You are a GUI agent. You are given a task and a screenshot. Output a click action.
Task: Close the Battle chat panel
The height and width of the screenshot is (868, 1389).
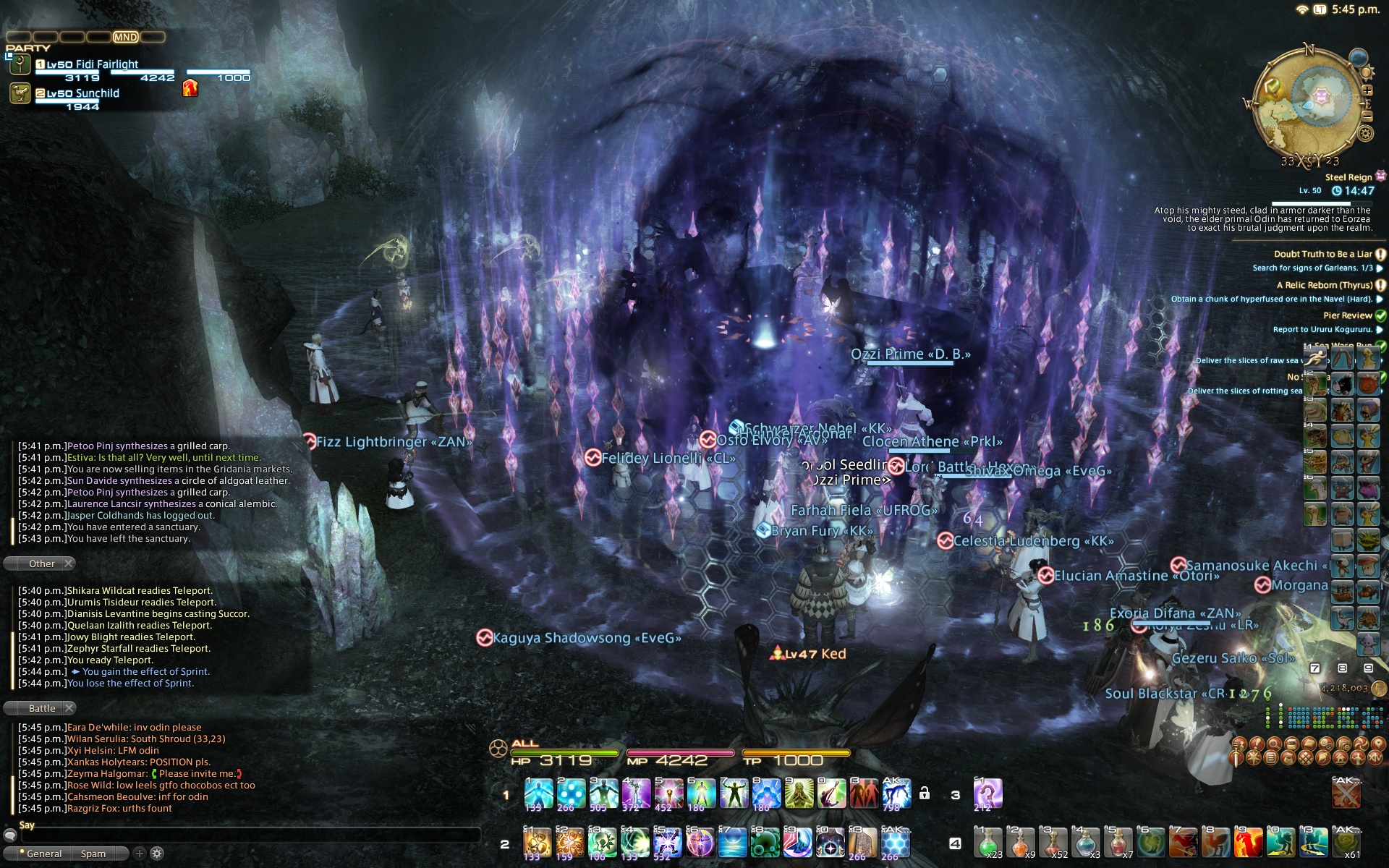tap(69, 708)
